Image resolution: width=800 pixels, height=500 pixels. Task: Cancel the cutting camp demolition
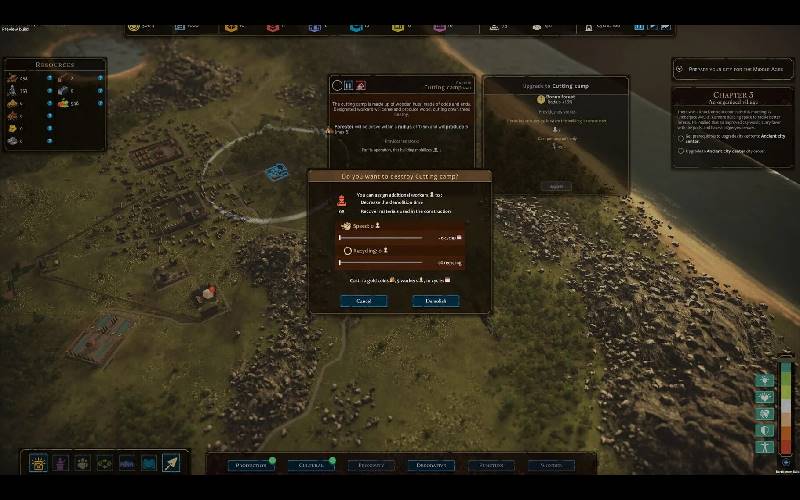[x=364, y=300]
